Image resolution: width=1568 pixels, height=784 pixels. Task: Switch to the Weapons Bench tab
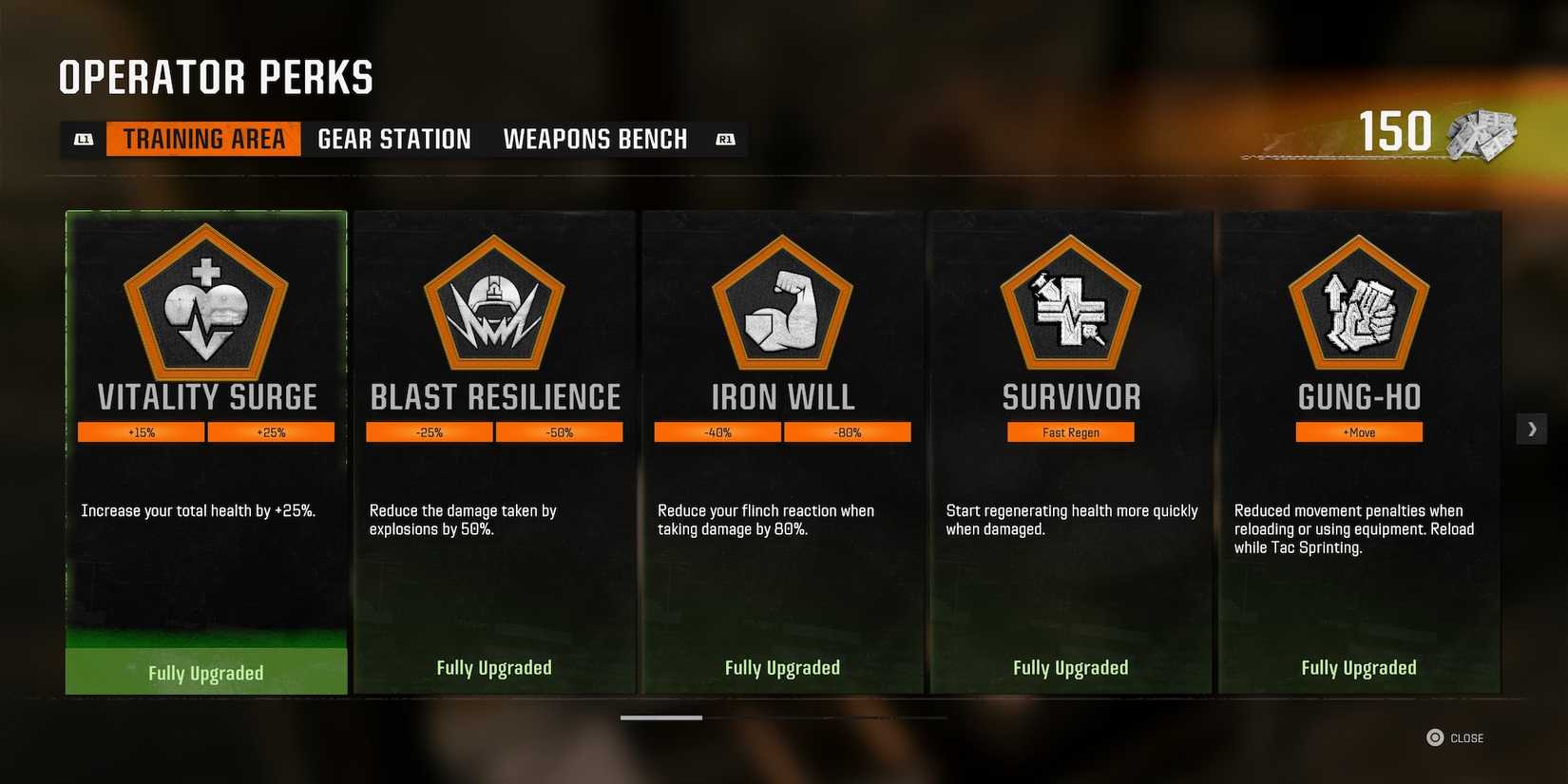click(x=595, y=139)
